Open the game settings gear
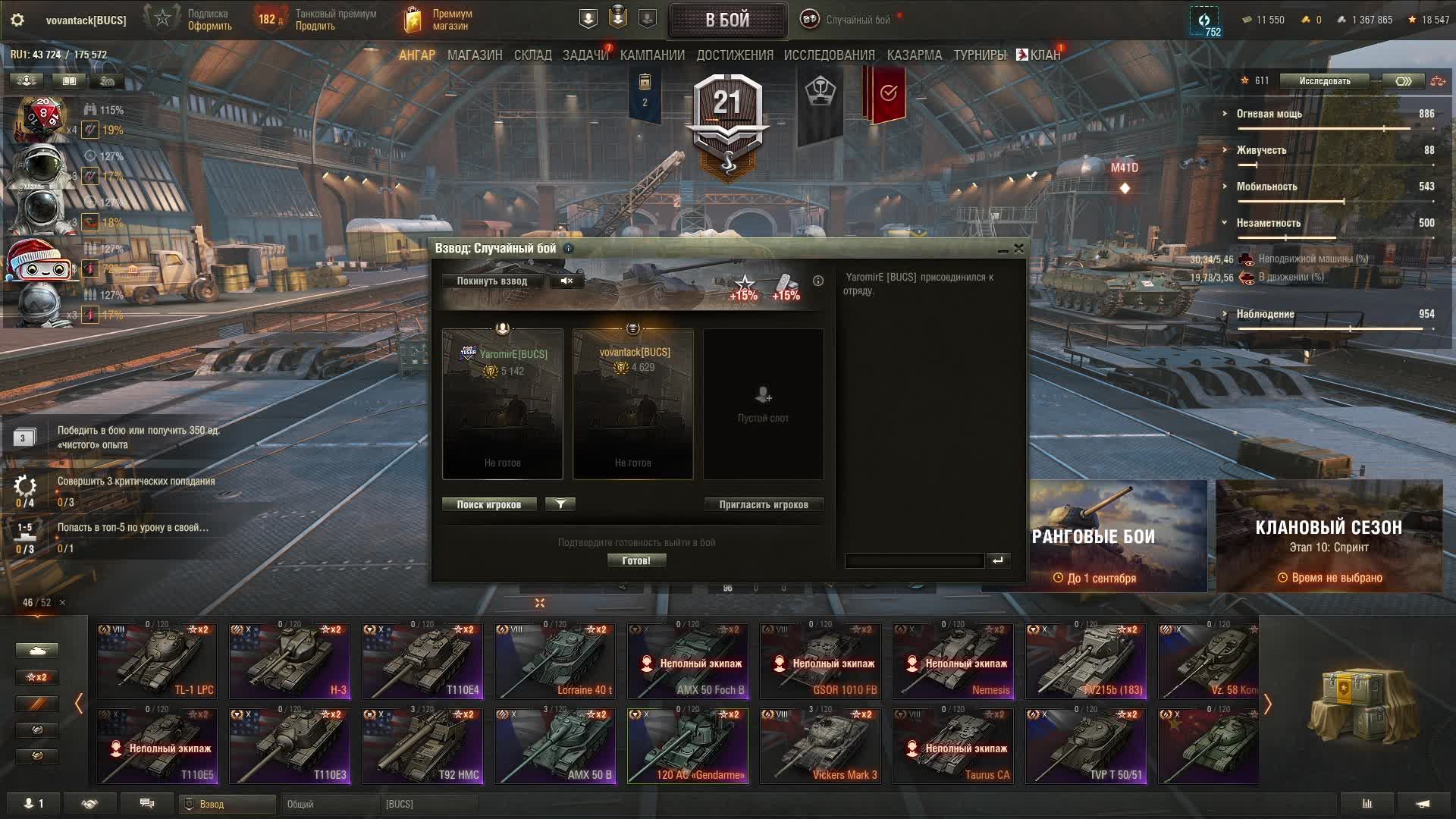Viewport: 1456px width, 819px height. pos(17,20)
